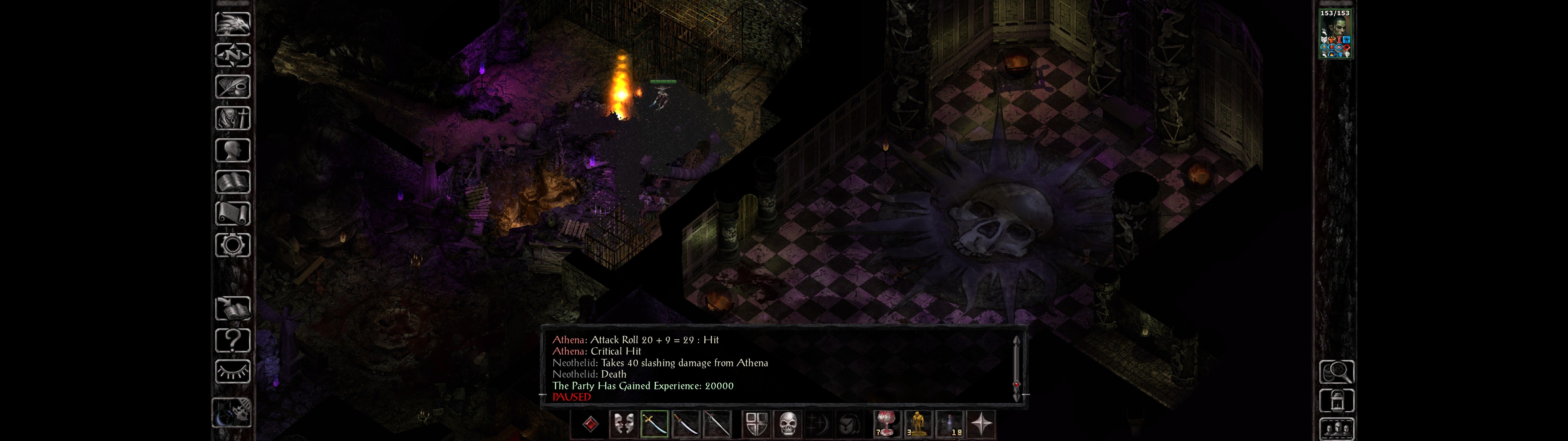Open the area map with the compass icon
This screenshot has width=1568, height=441.
pyautogui.click(x=232, y=55)
